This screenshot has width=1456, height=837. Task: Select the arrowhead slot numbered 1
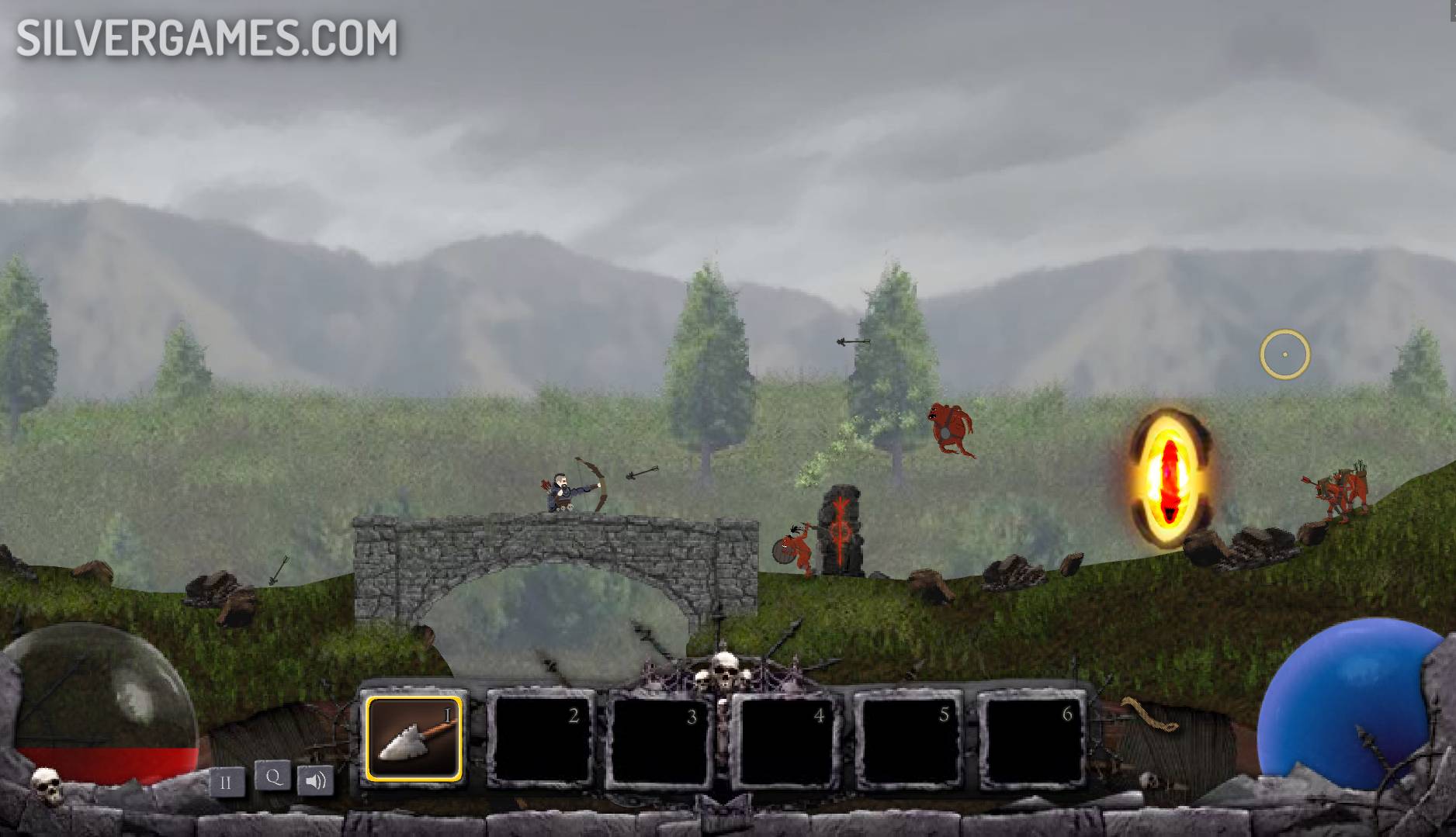tap(414, 738)
